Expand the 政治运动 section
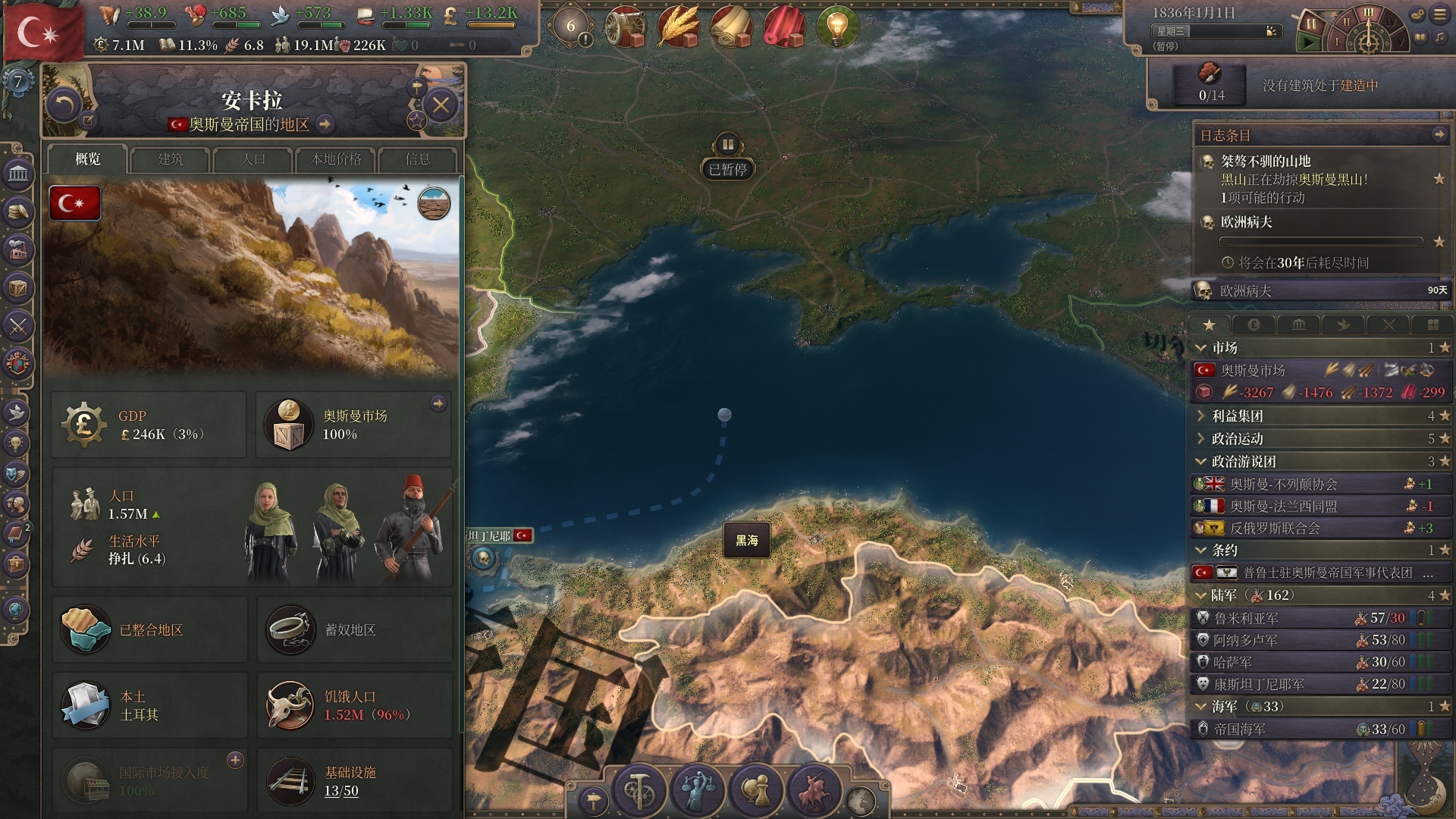 1201,439
